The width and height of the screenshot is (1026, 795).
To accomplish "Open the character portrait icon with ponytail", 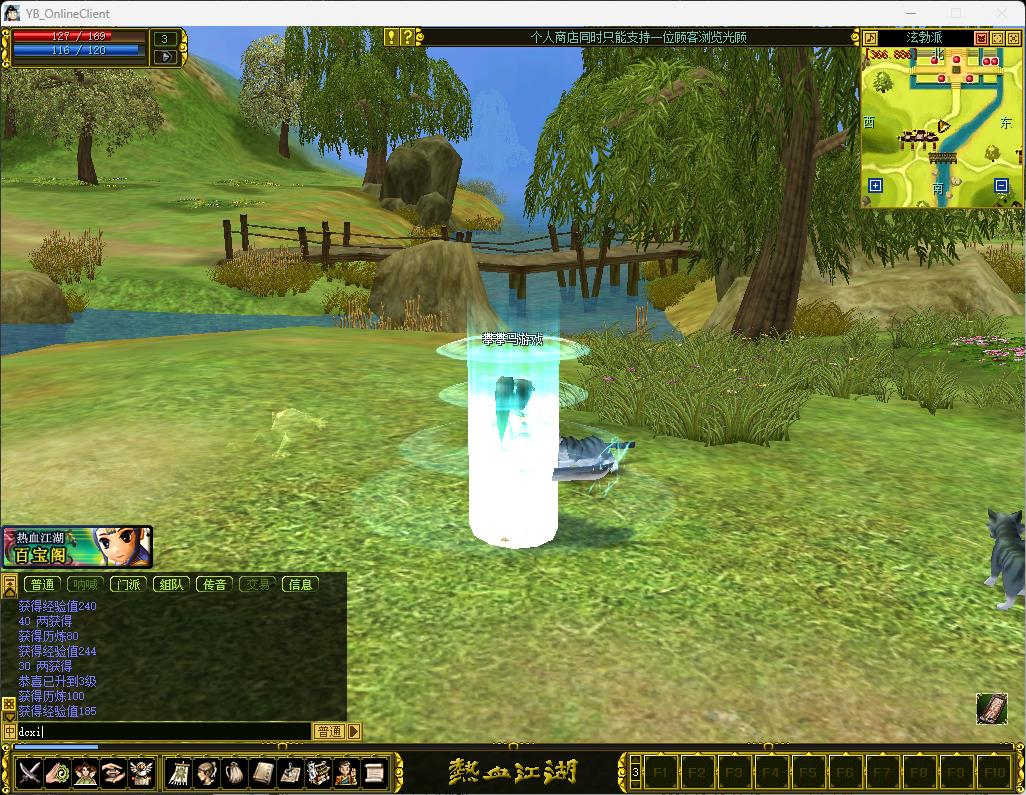I will point(207,772).
